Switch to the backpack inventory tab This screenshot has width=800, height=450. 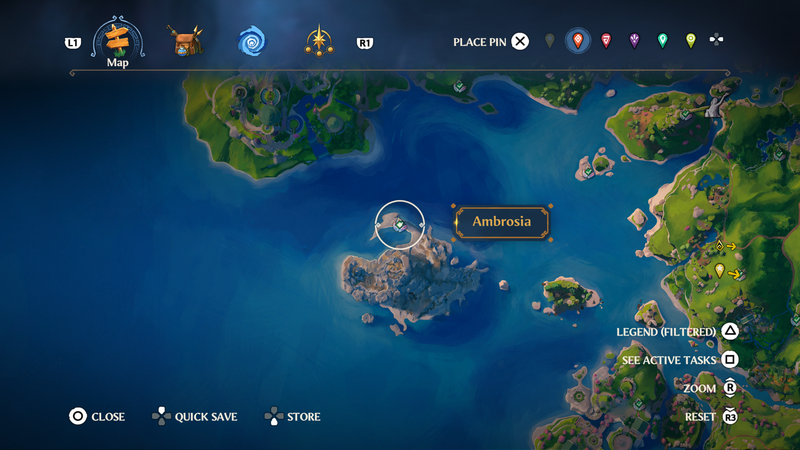click(x=185, y=42)
